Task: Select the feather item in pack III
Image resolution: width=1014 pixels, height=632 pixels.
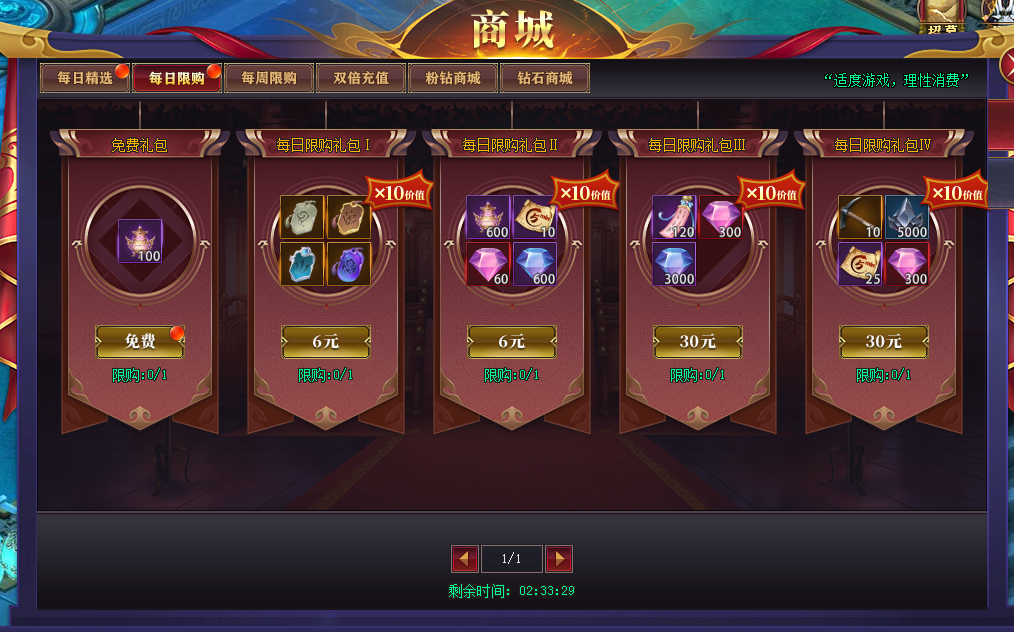Action: pyautogui.click(x=674, y=218)
